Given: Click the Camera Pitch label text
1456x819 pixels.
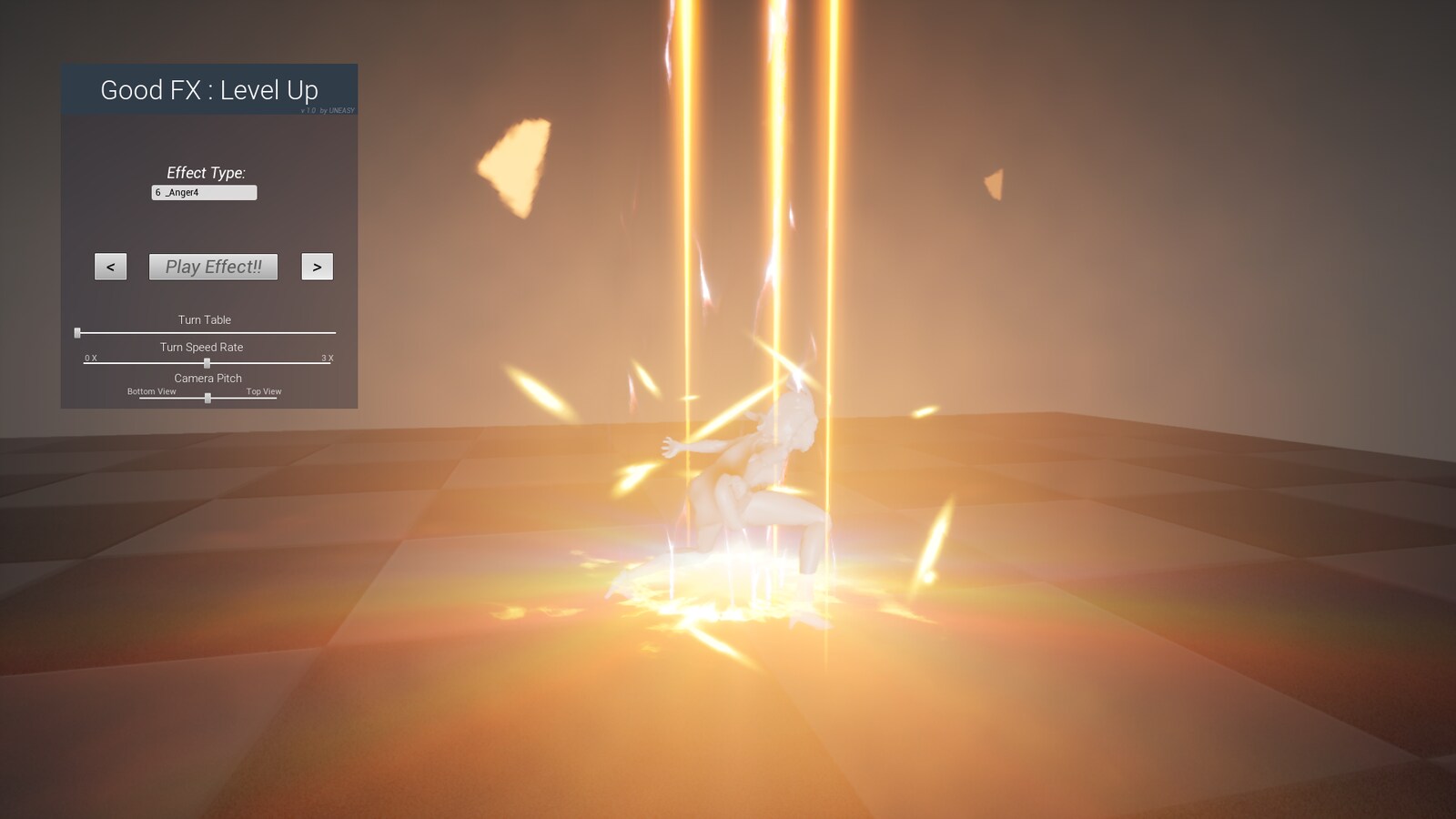Looking at the screenshot, I should point(207,378).
